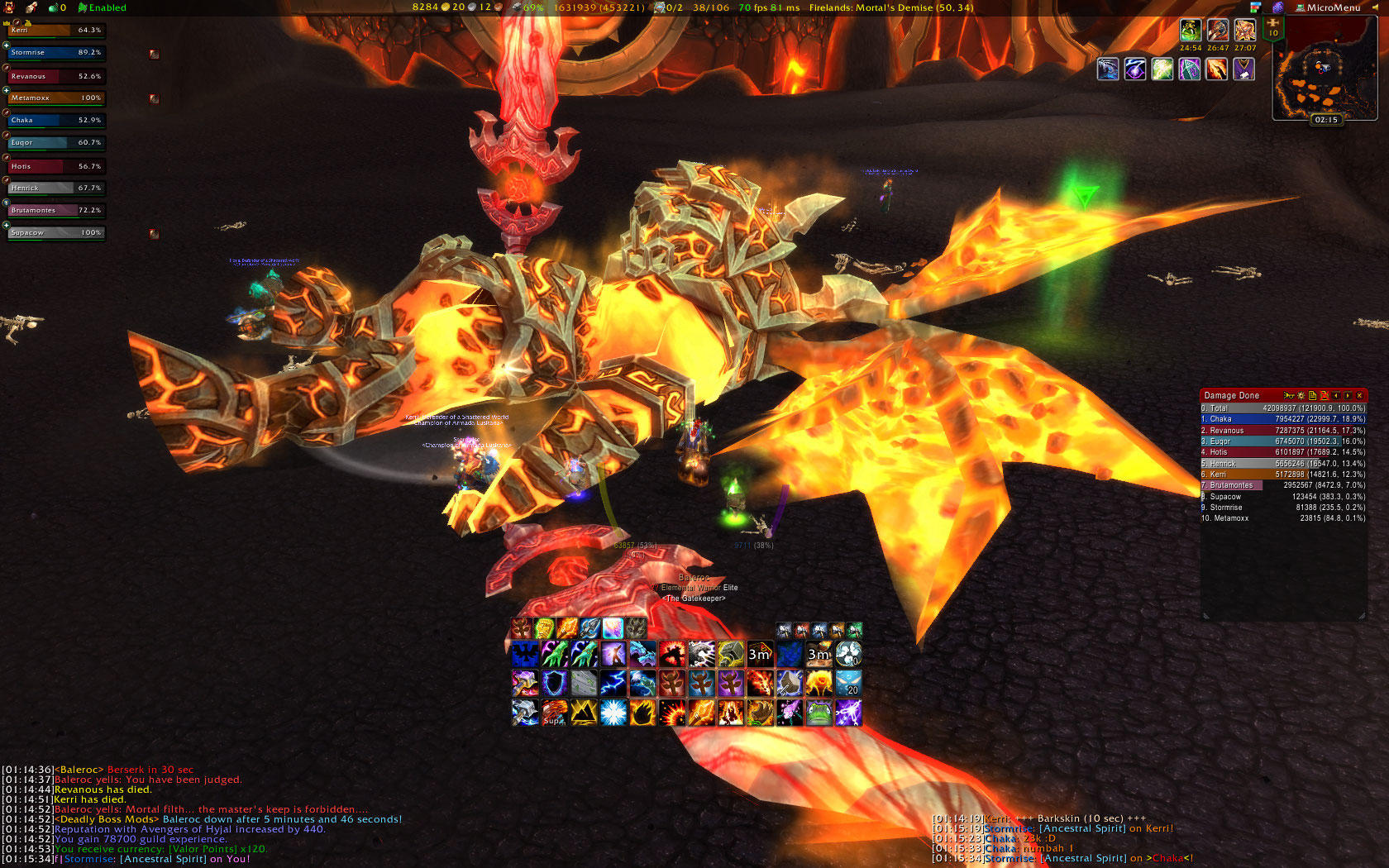Show the next damage meter page arrow
1389x868 pixels.
pos(1348,396)
